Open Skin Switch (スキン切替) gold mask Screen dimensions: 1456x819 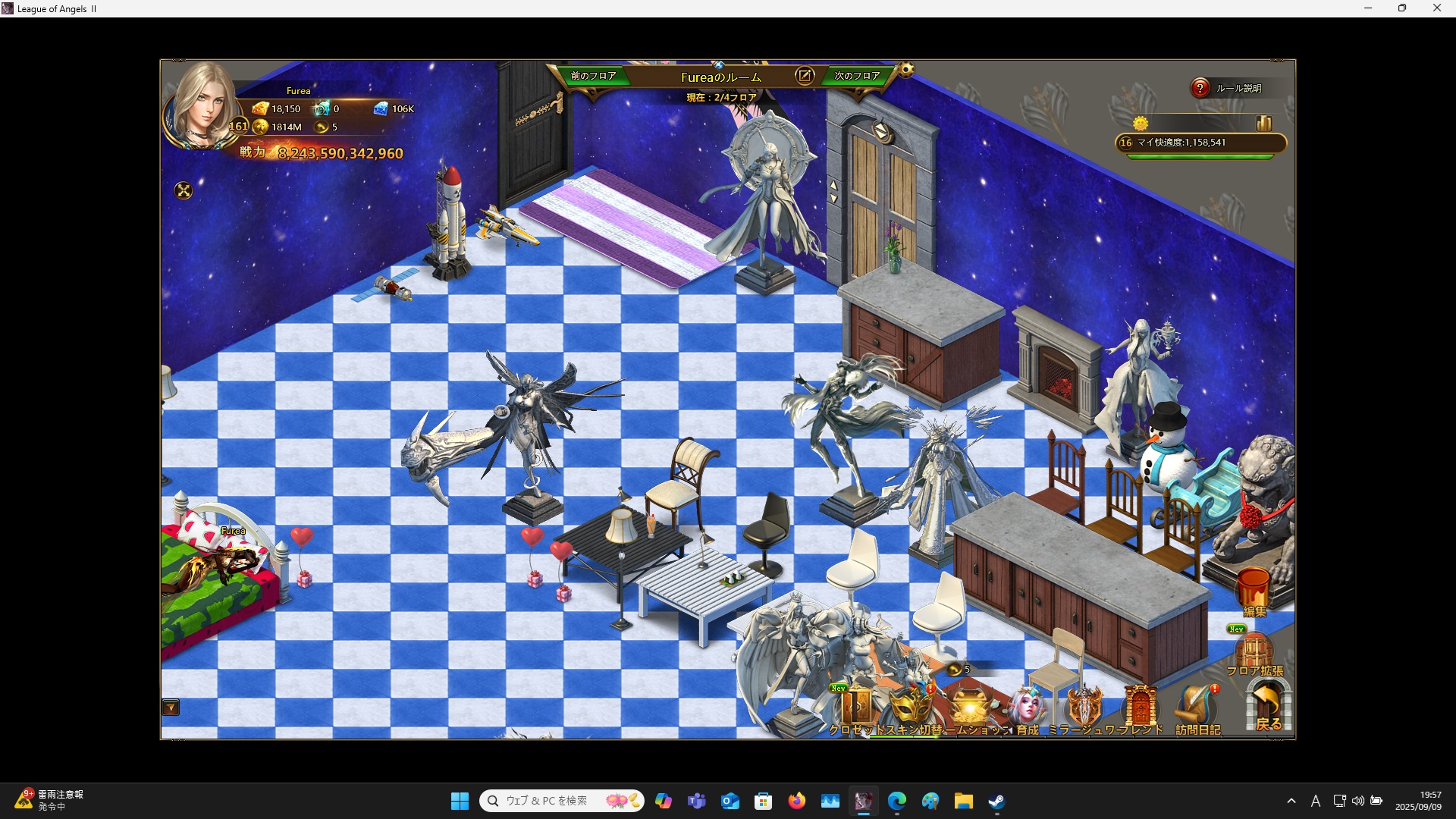[x=911, y=708]
